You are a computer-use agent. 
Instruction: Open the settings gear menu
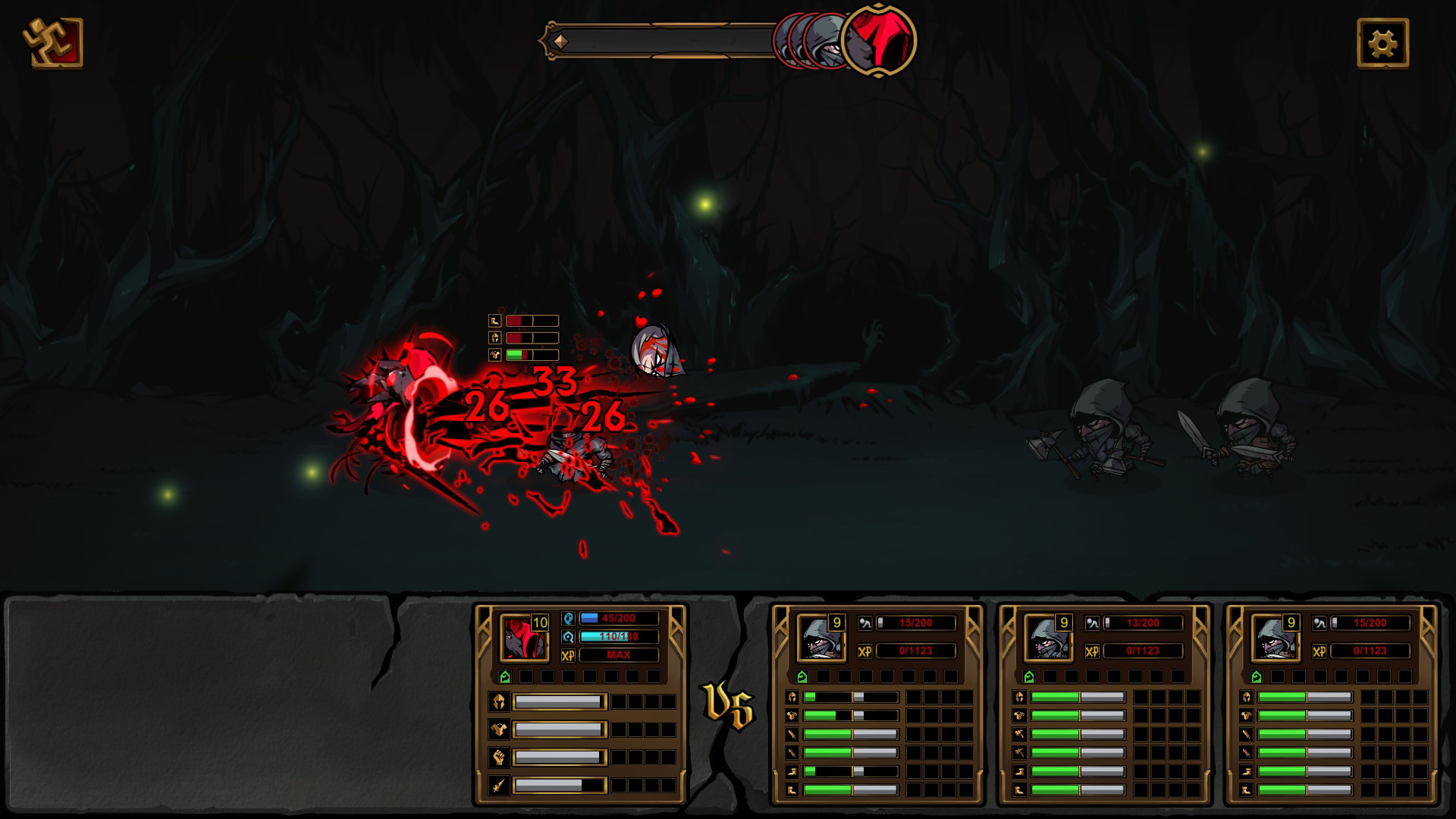[1385, 43]
